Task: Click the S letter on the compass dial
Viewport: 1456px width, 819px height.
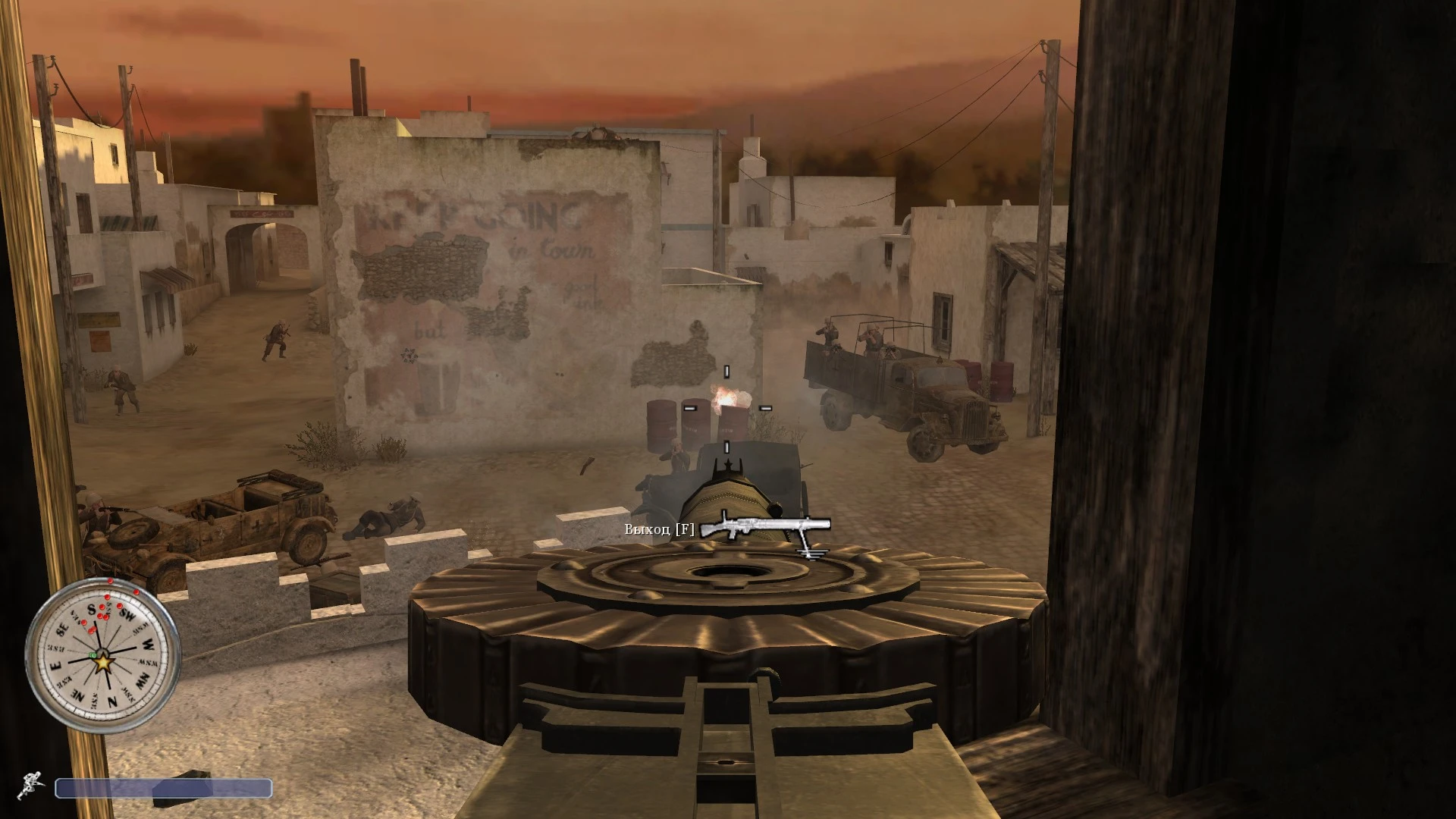Action: pos(91,608)
